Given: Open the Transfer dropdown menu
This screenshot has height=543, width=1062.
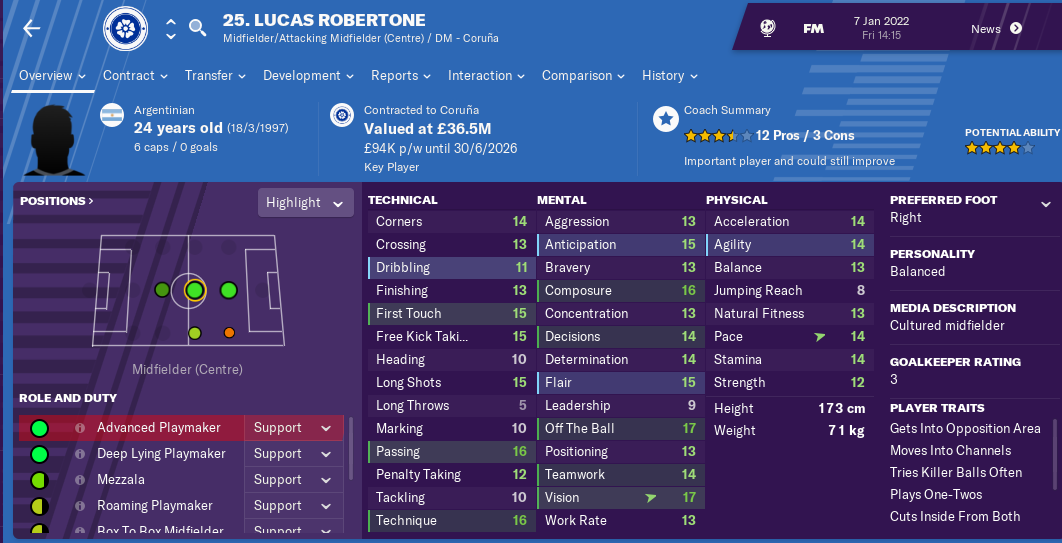Looking at the screenshot, I should point(215,76).
